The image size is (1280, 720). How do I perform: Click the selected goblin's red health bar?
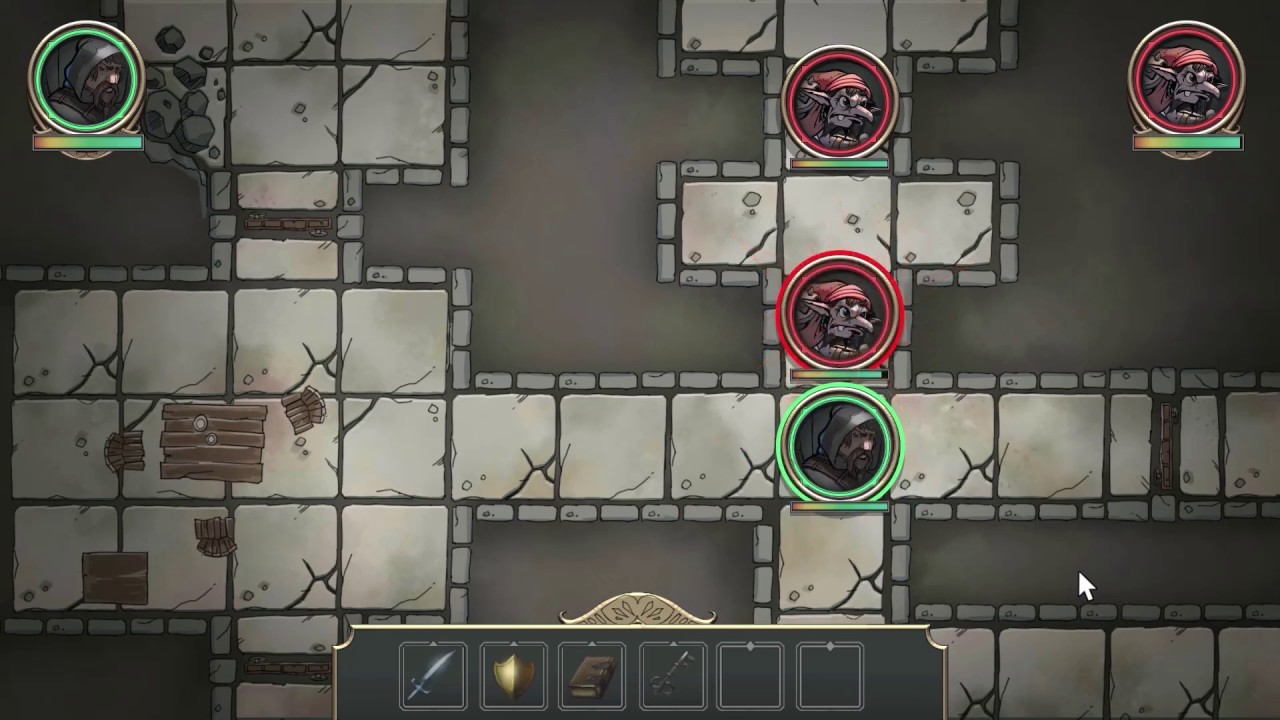(x=838, y=375)
